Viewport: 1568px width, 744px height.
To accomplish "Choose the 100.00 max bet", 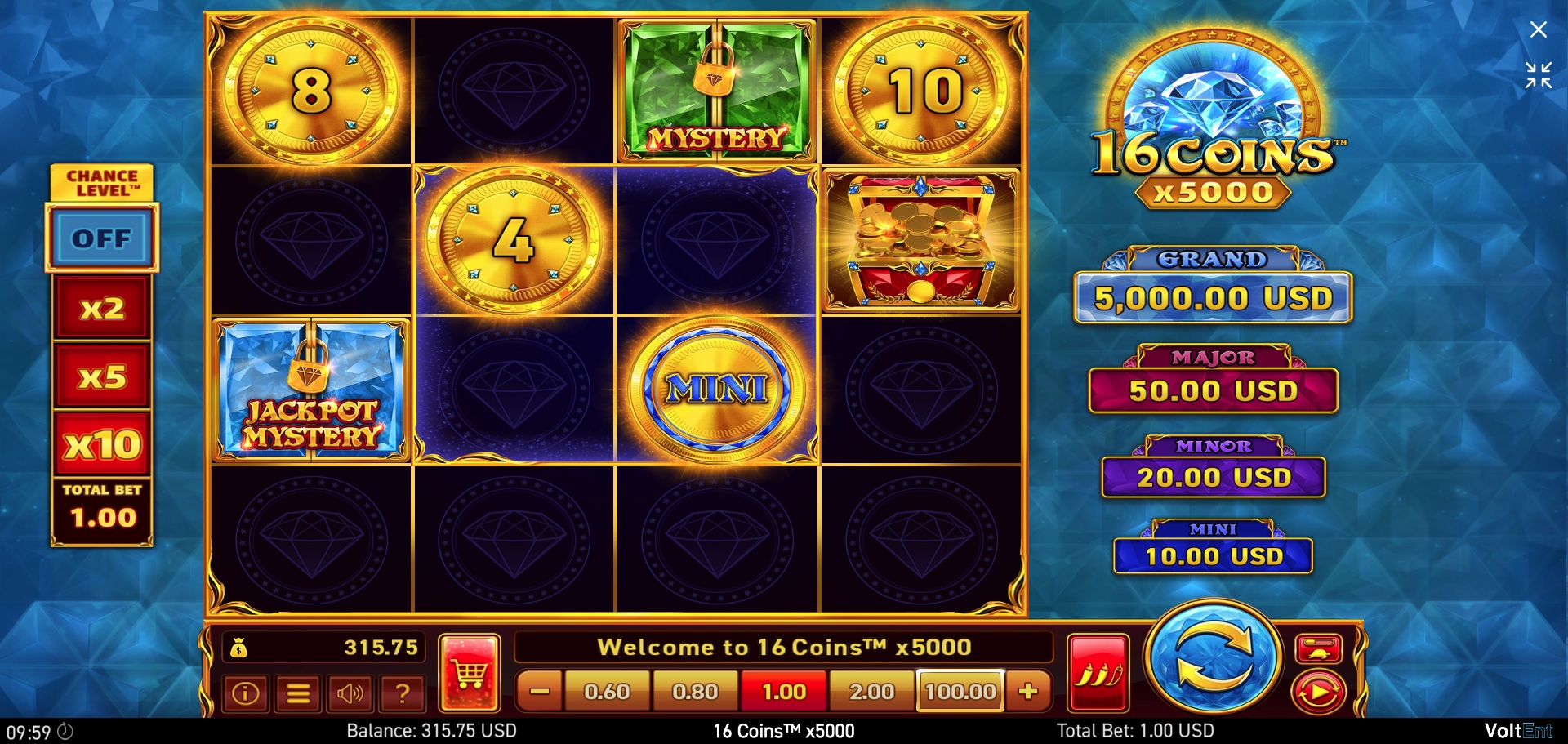I will click(960, 691).
